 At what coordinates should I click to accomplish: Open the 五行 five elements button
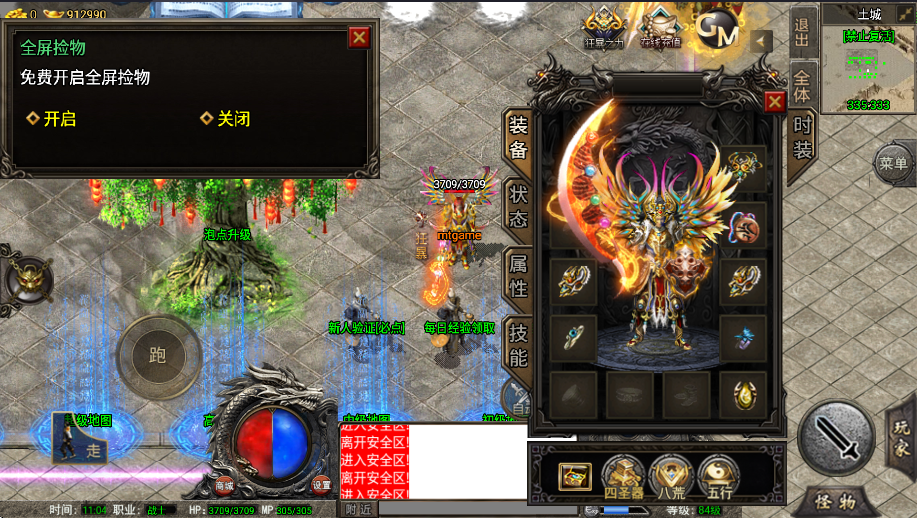coord(718,476)
